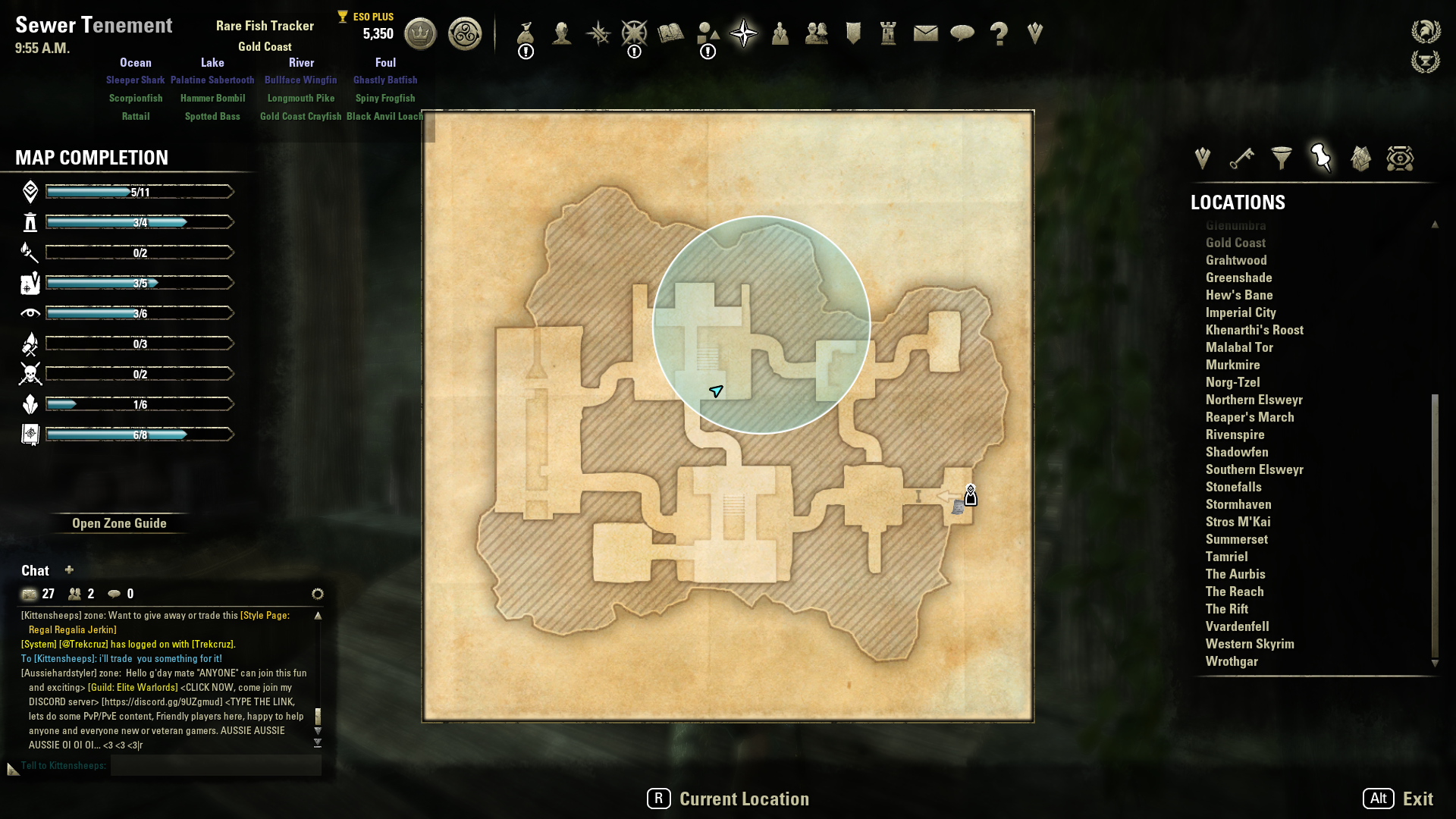Open the character head menu icon
The height and width of the screenshot is (819, 1456).
[562, 33]
